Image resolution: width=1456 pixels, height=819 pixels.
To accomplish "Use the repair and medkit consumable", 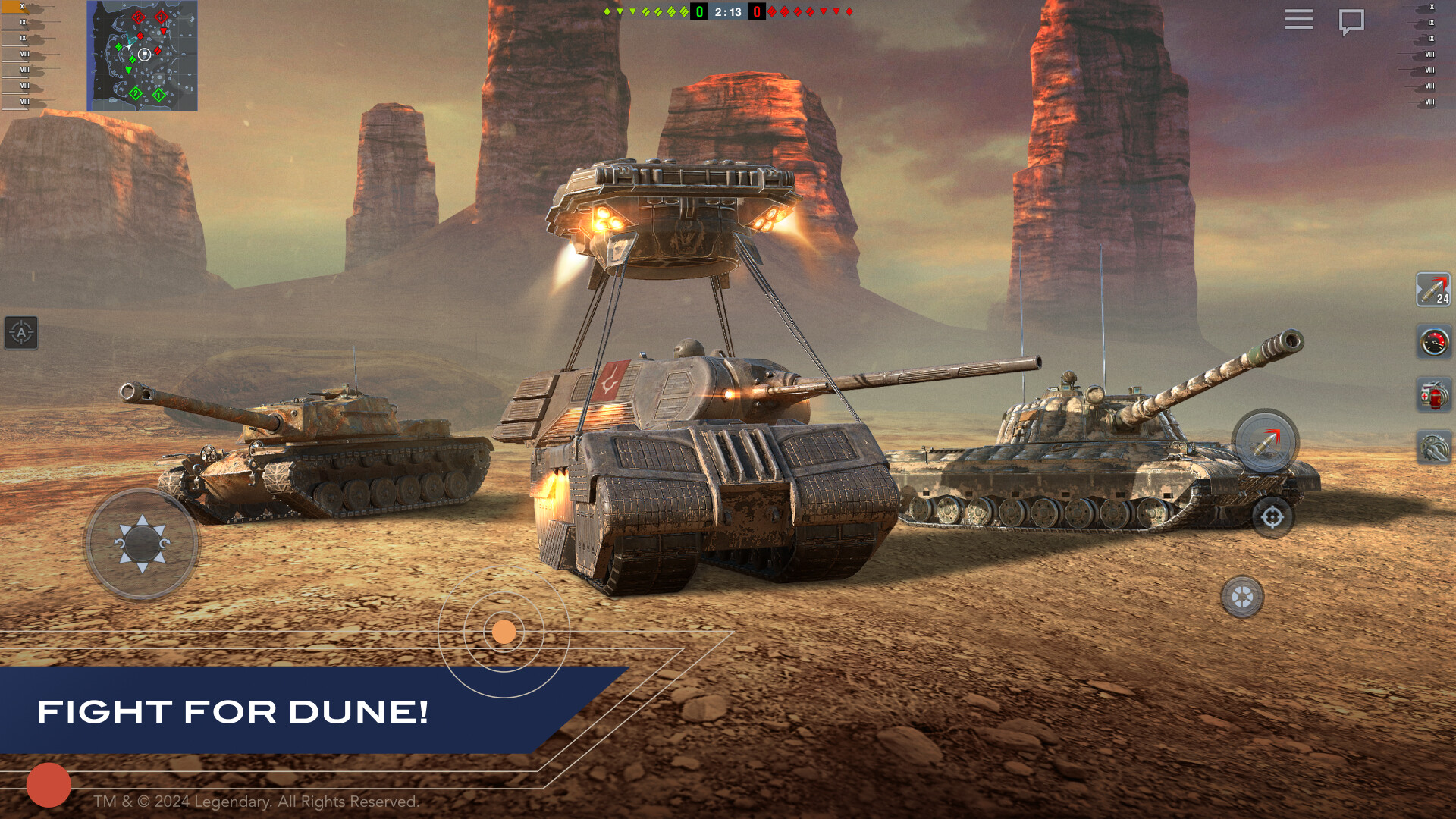I will point(1434,394).
